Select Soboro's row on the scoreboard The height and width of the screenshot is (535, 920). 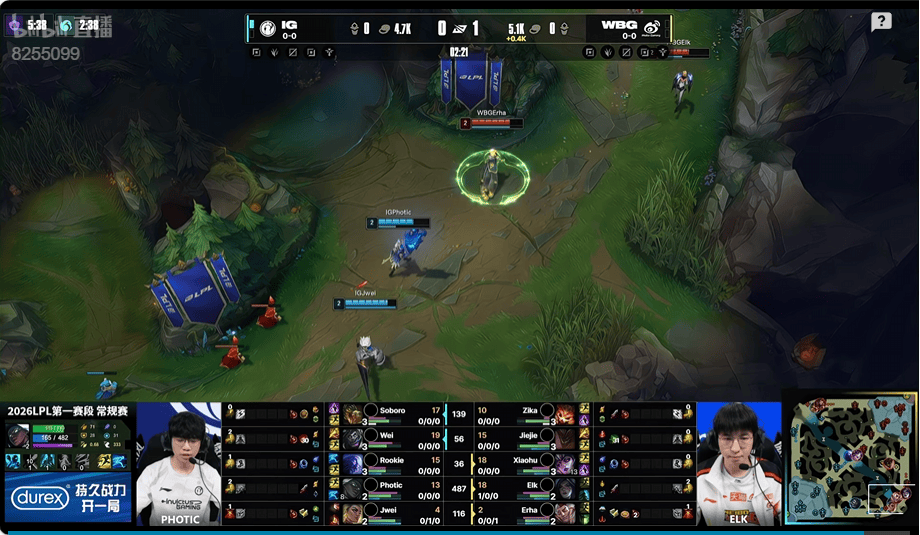tap(392, 413)
